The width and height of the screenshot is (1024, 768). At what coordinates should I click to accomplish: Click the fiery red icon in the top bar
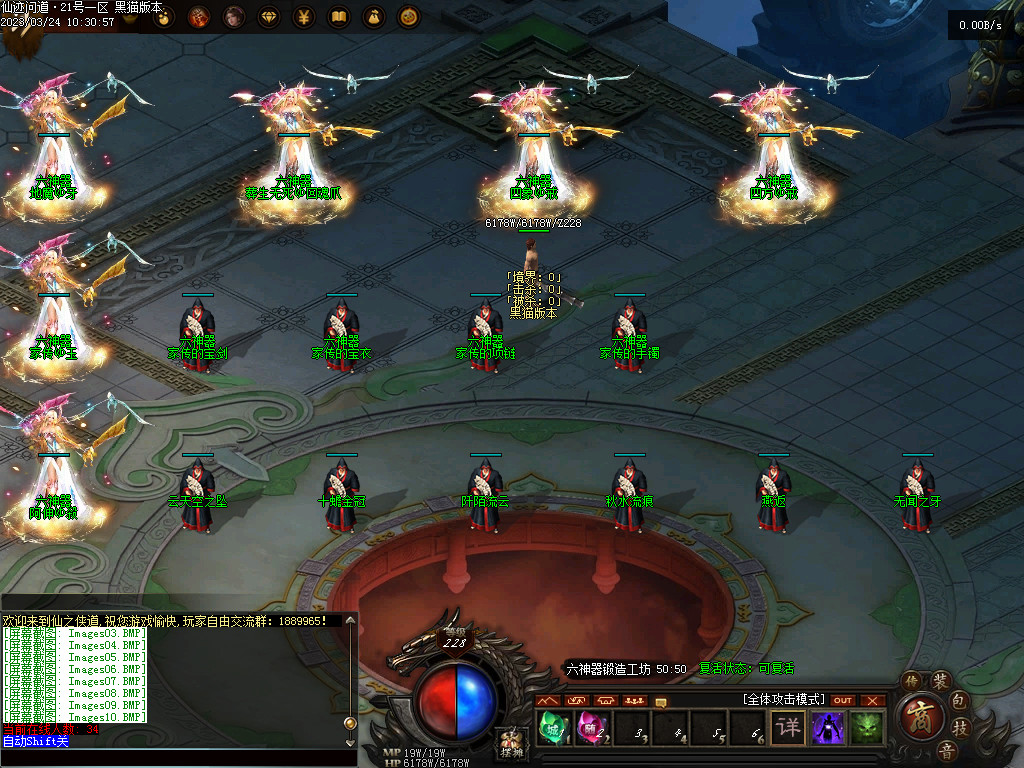click(199, 17)
